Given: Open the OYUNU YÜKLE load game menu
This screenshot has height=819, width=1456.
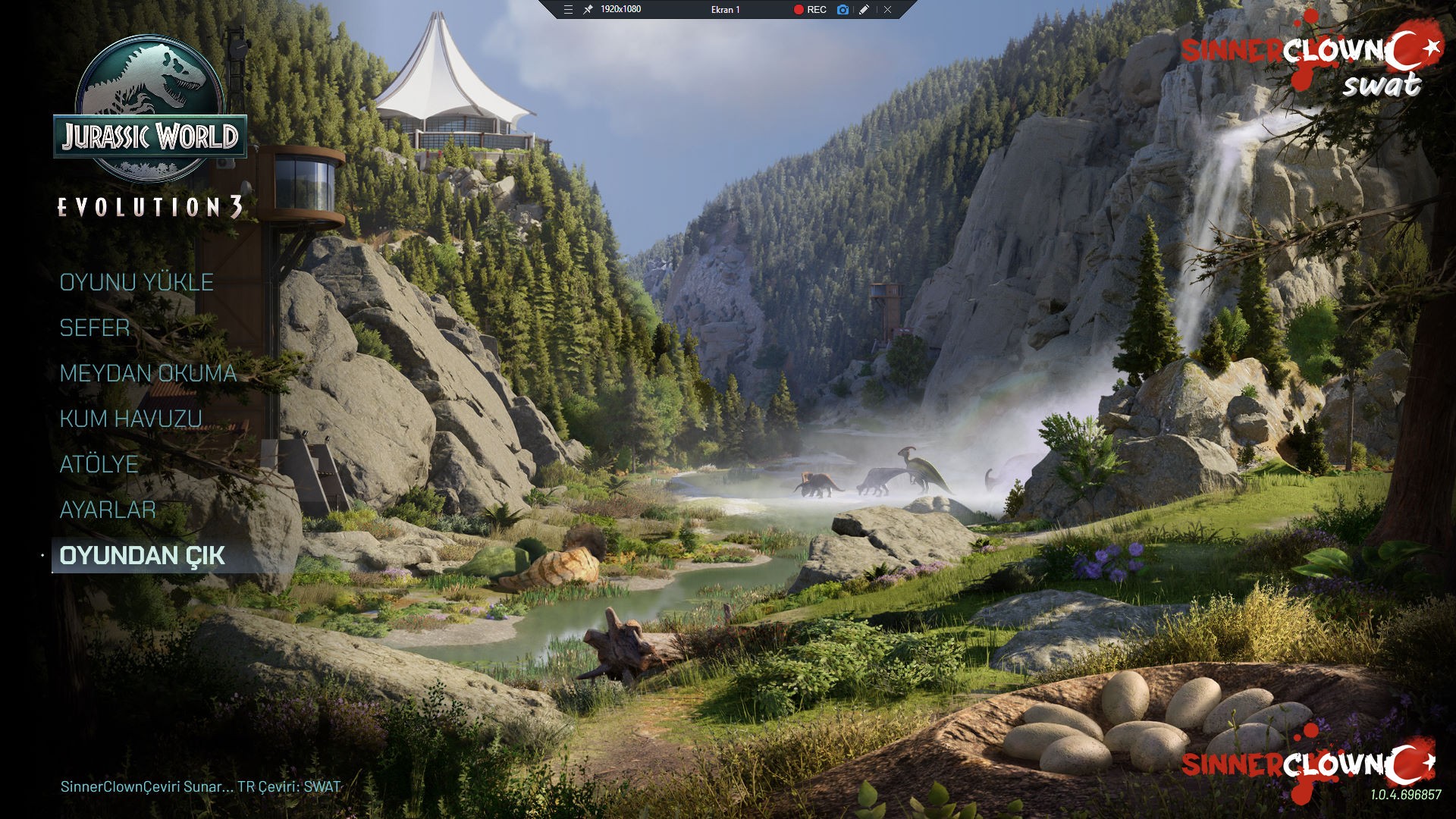Looking at the screenshot, I should pos(136,282).
